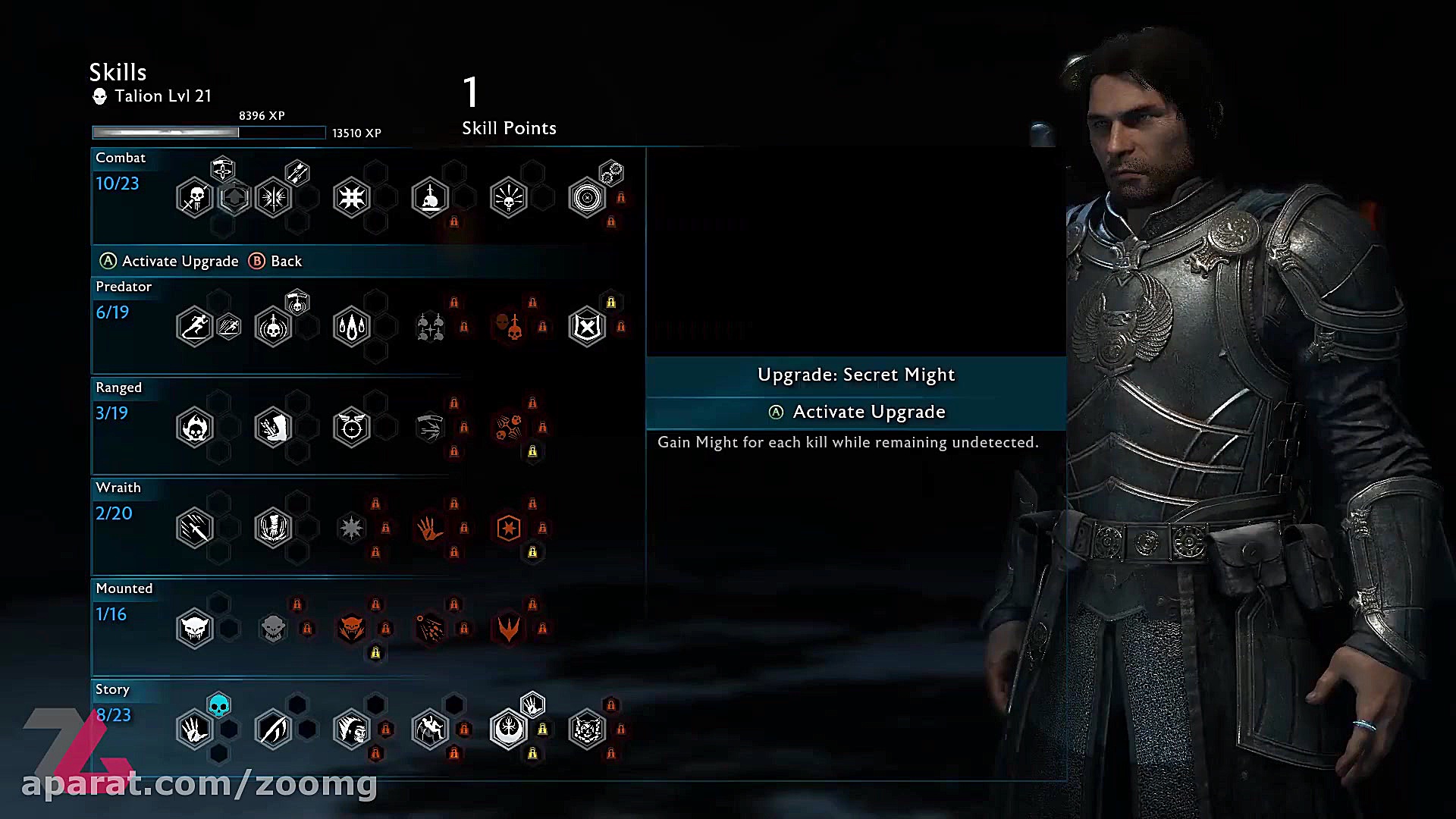
Task: Select the hooded face Story skill
Action: click(351, 730)
